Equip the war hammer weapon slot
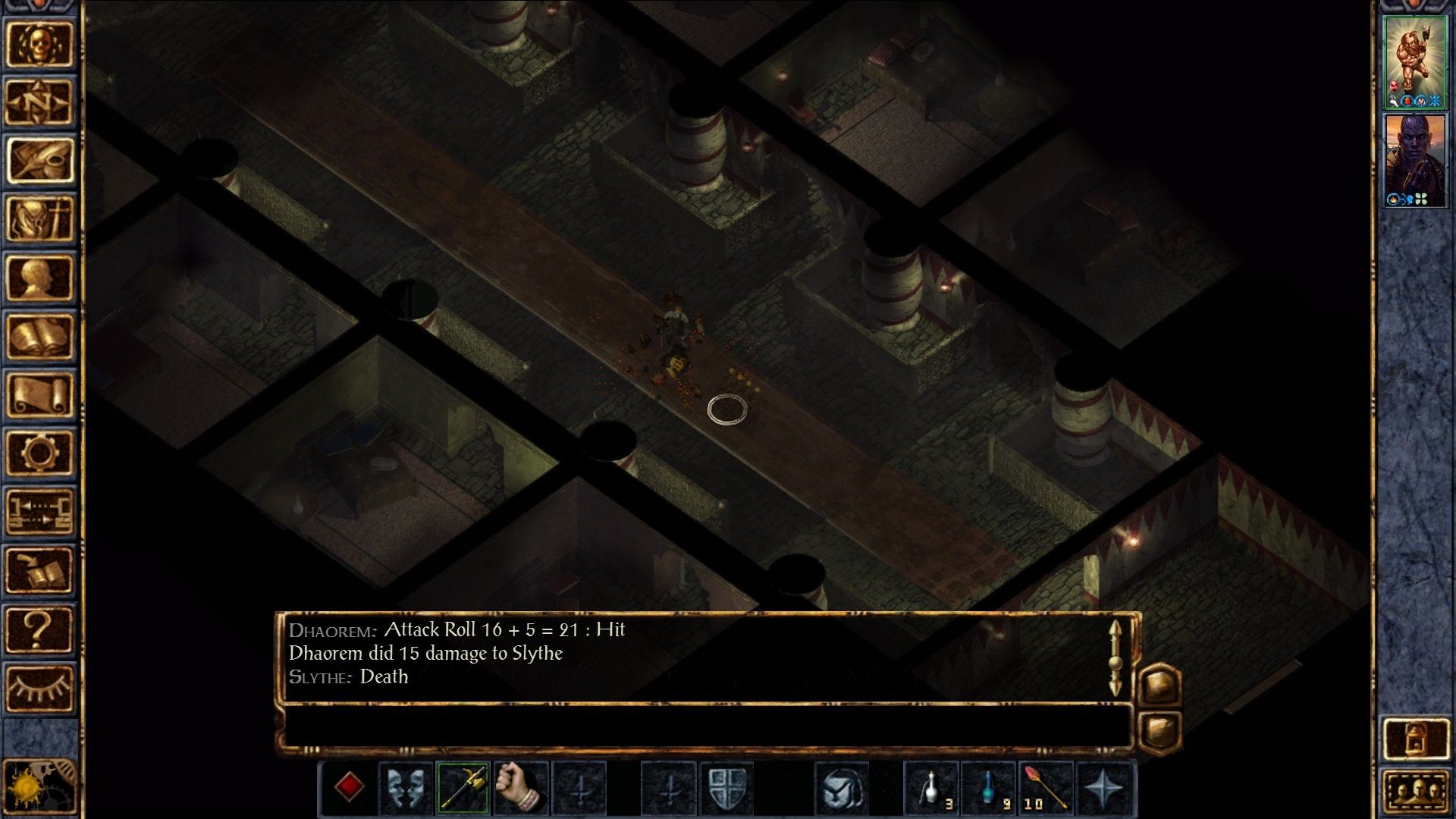This screenshot has height=819, width=1456. click(x=463, y=788)
